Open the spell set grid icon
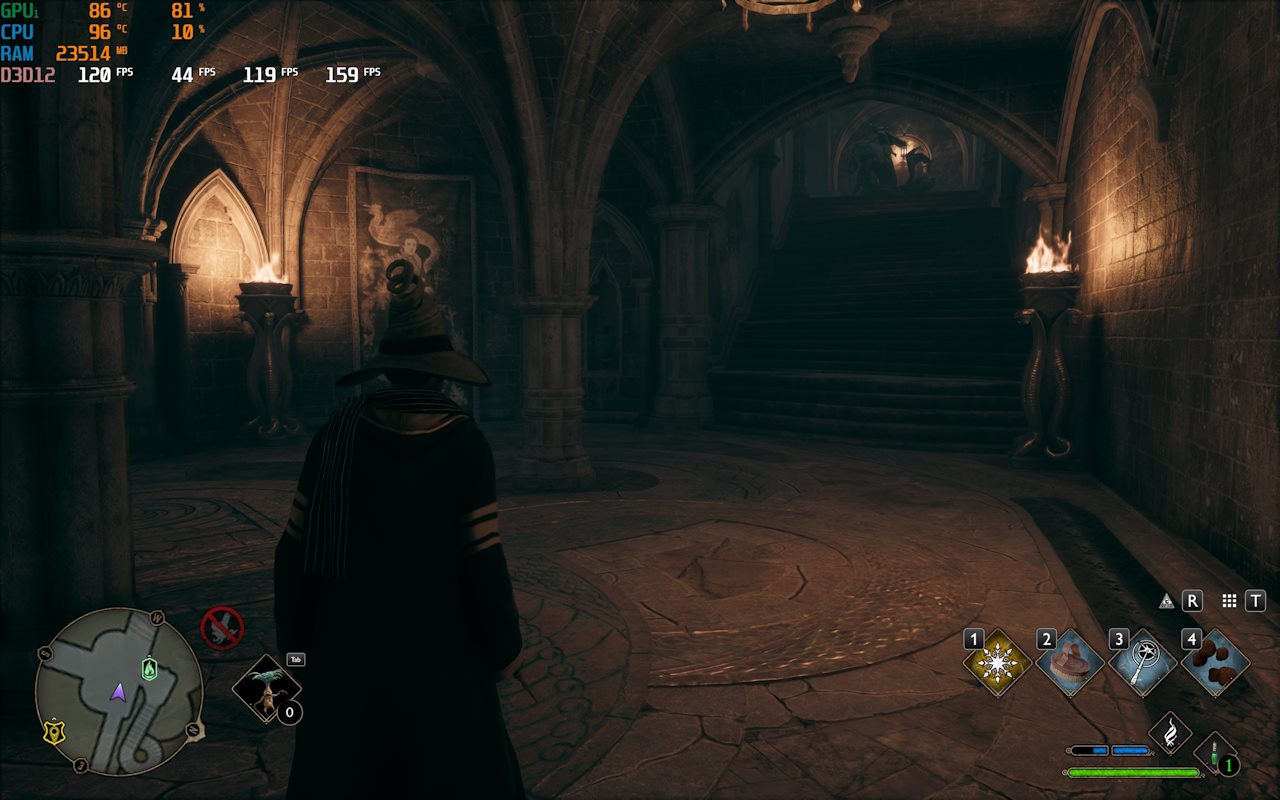This screenshot has height=800, width=1280. 1229,601
